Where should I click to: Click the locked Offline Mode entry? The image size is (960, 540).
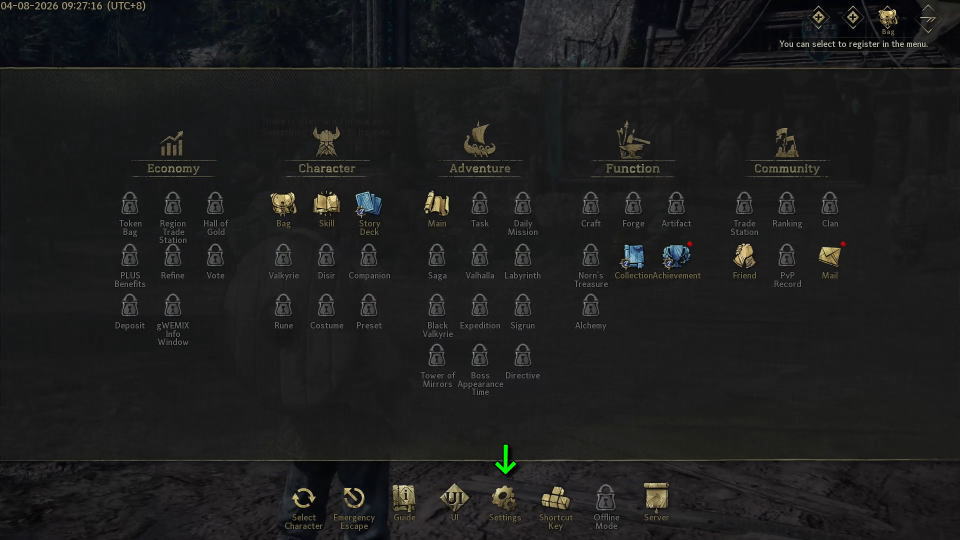606,498
